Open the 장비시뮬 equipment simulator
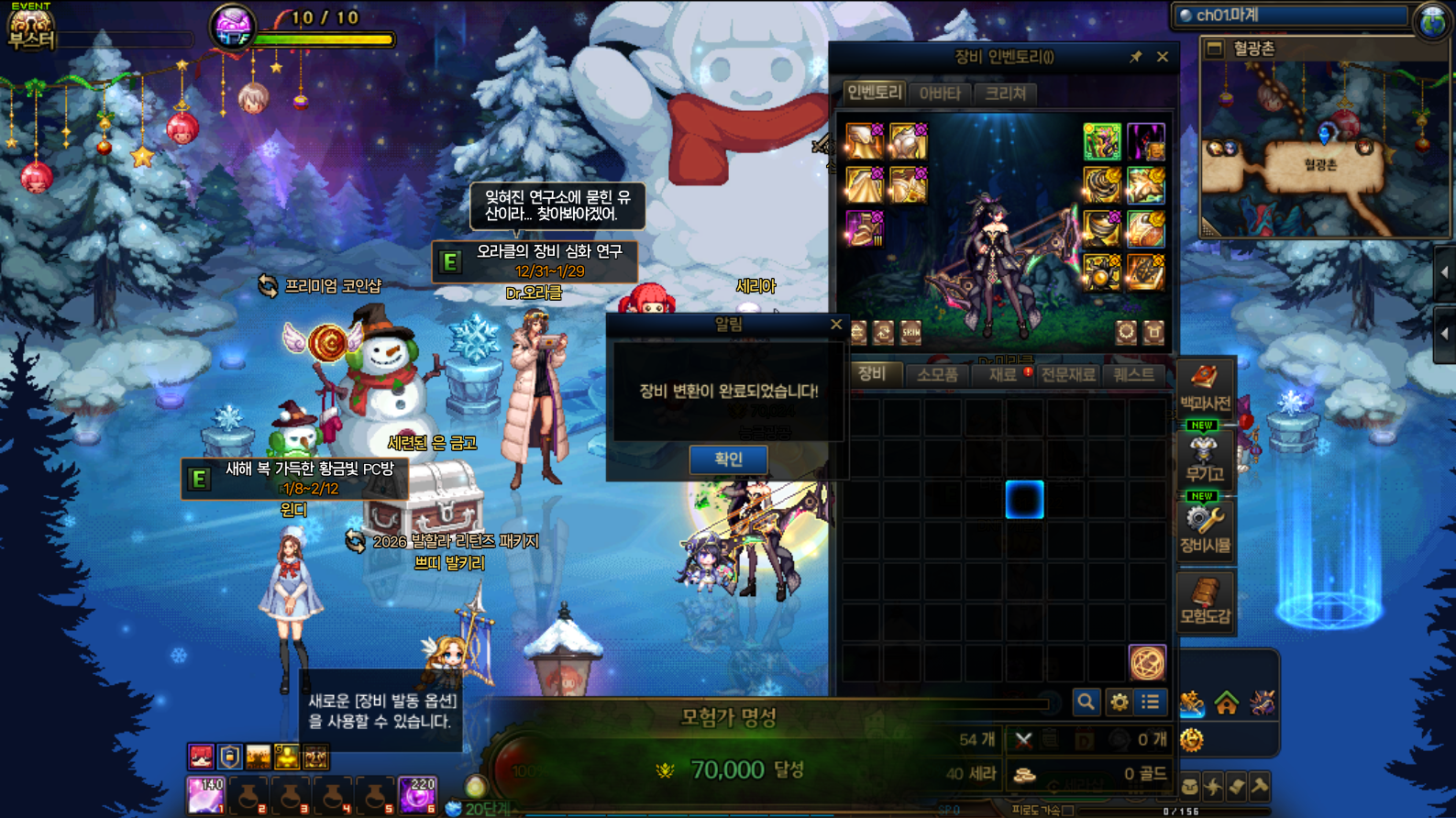 tap(1205, 531)
